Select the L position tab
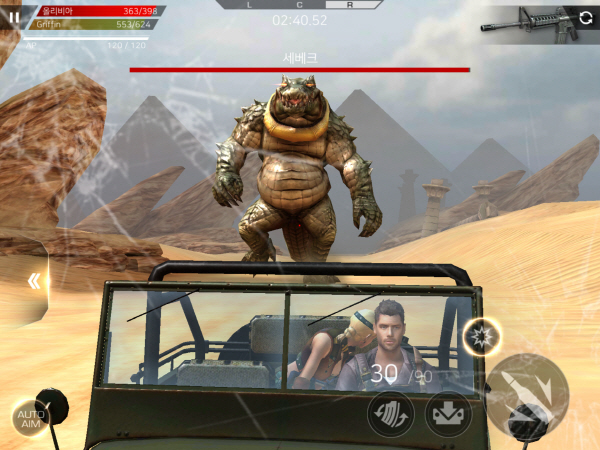 pyautogui.click(x=250, y=5)
